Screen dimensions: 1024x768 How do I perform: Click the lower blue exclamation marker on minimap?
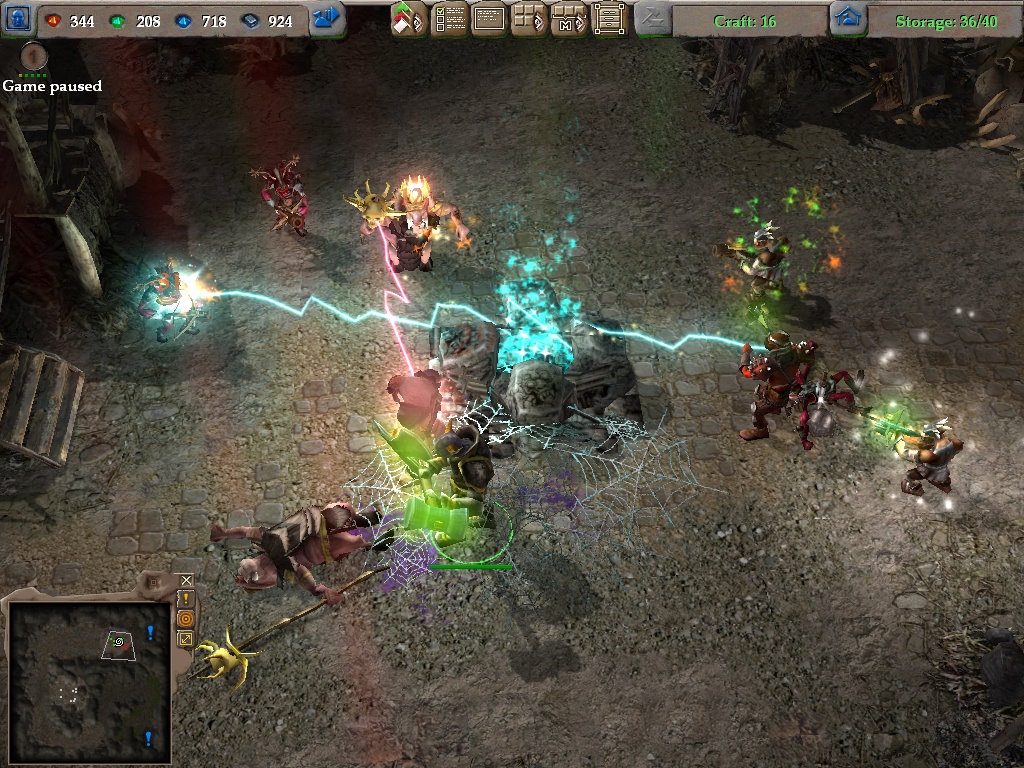click(149, 738)
